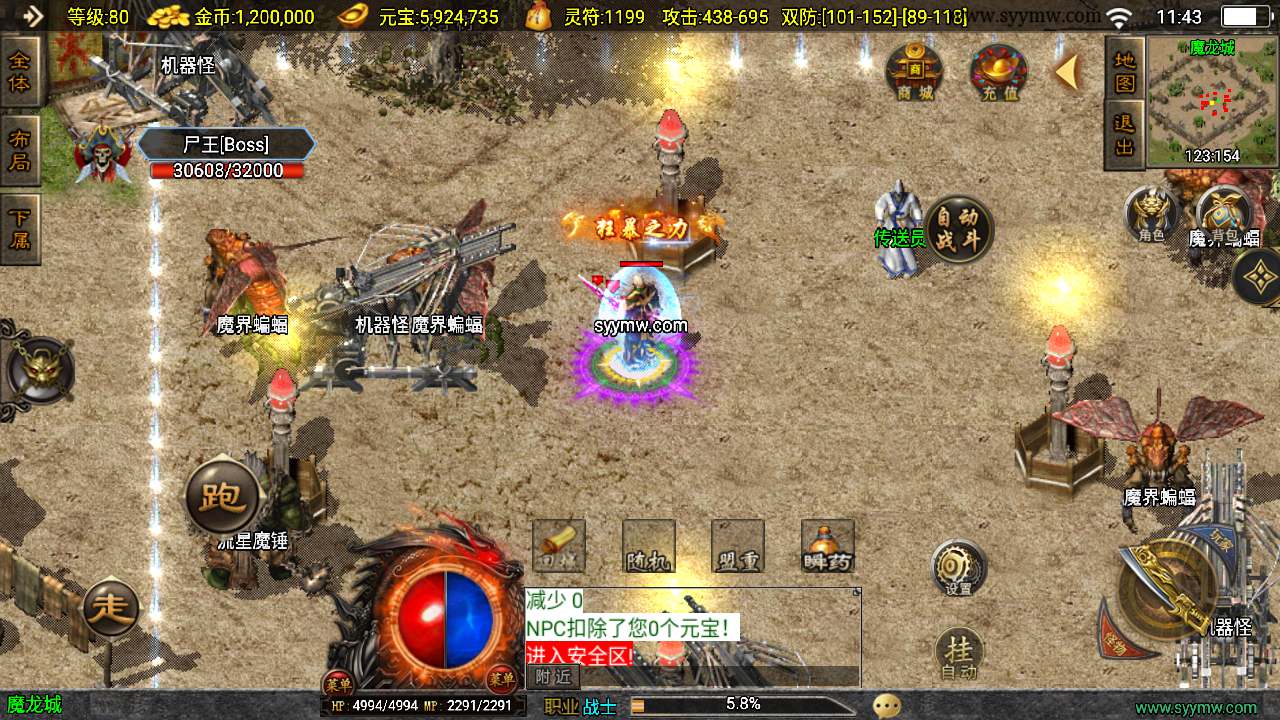Image resolution: width=1280 pixels, height=720 pixels.
Task: Toggle 自动战斗 auto battle
Action: 959,229
